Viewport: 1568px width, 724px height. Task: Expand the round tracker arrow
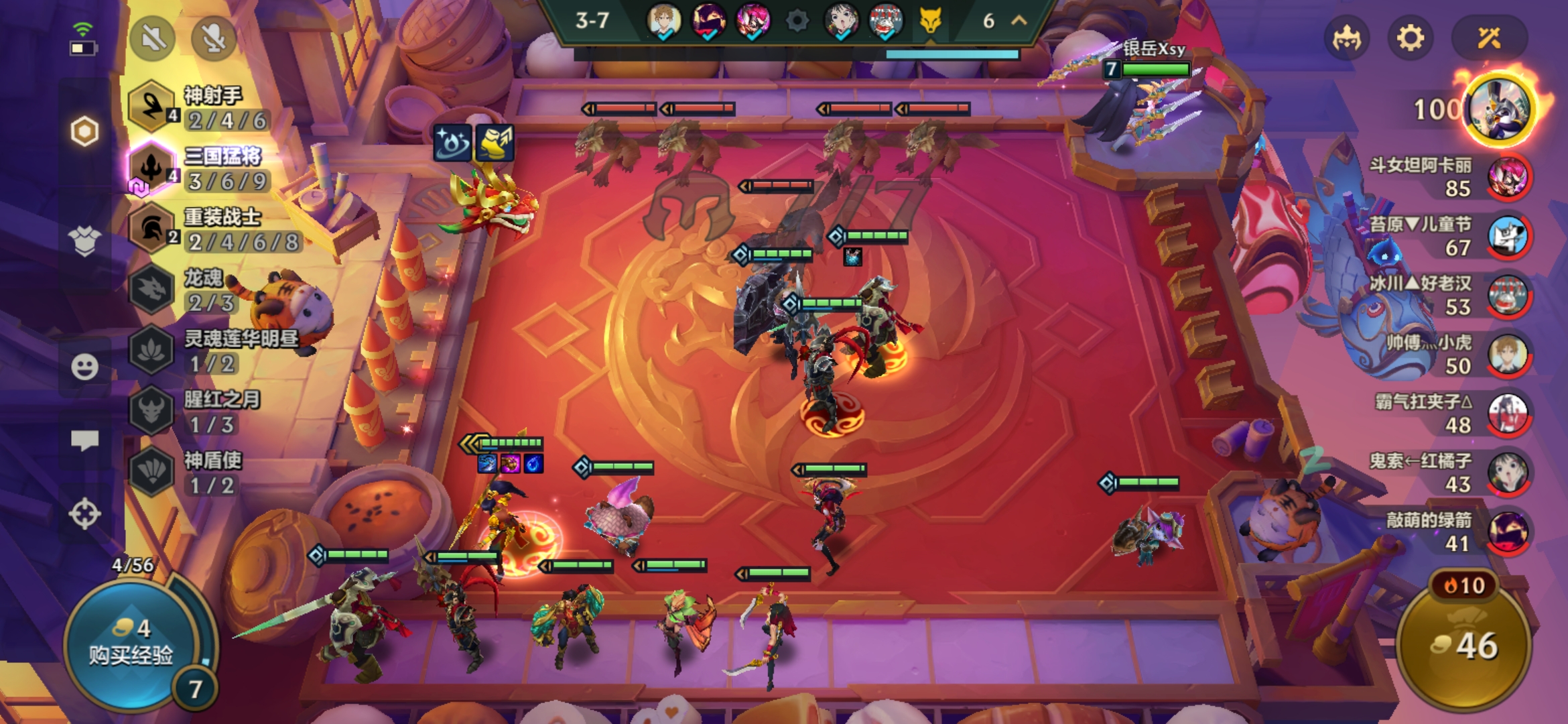click(x=1019, y=21)
